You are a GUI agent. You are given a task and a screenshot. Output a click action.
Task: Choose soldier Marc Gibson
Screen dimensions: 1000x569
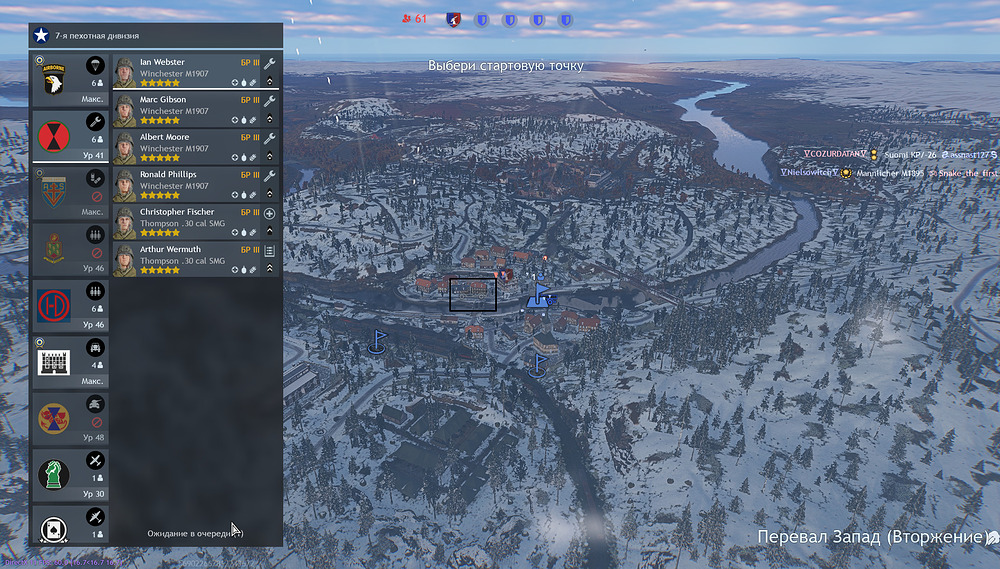click(187, 109)
